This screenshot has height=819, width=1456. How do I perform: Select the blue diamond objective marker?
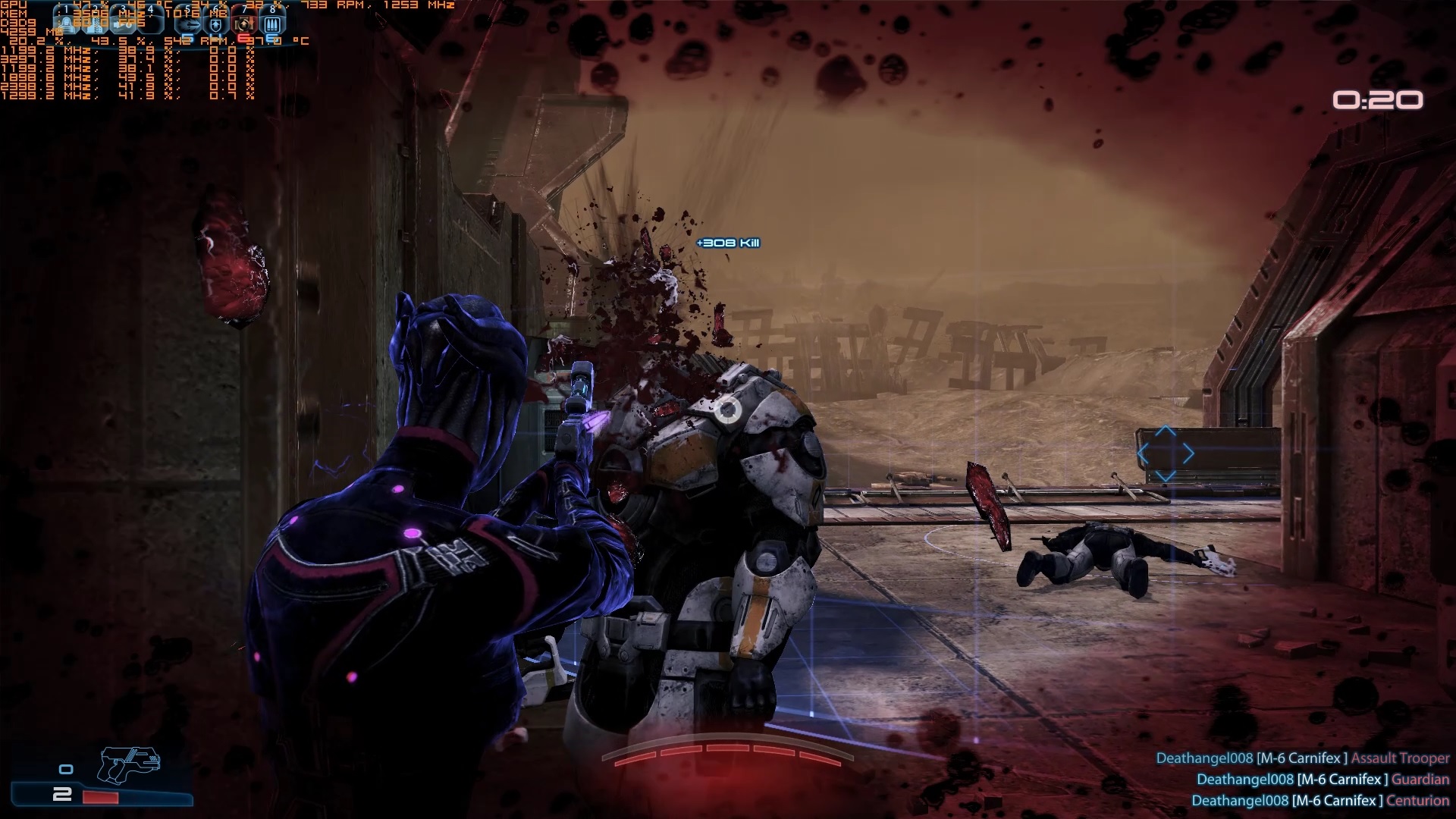coord(1166,454)
